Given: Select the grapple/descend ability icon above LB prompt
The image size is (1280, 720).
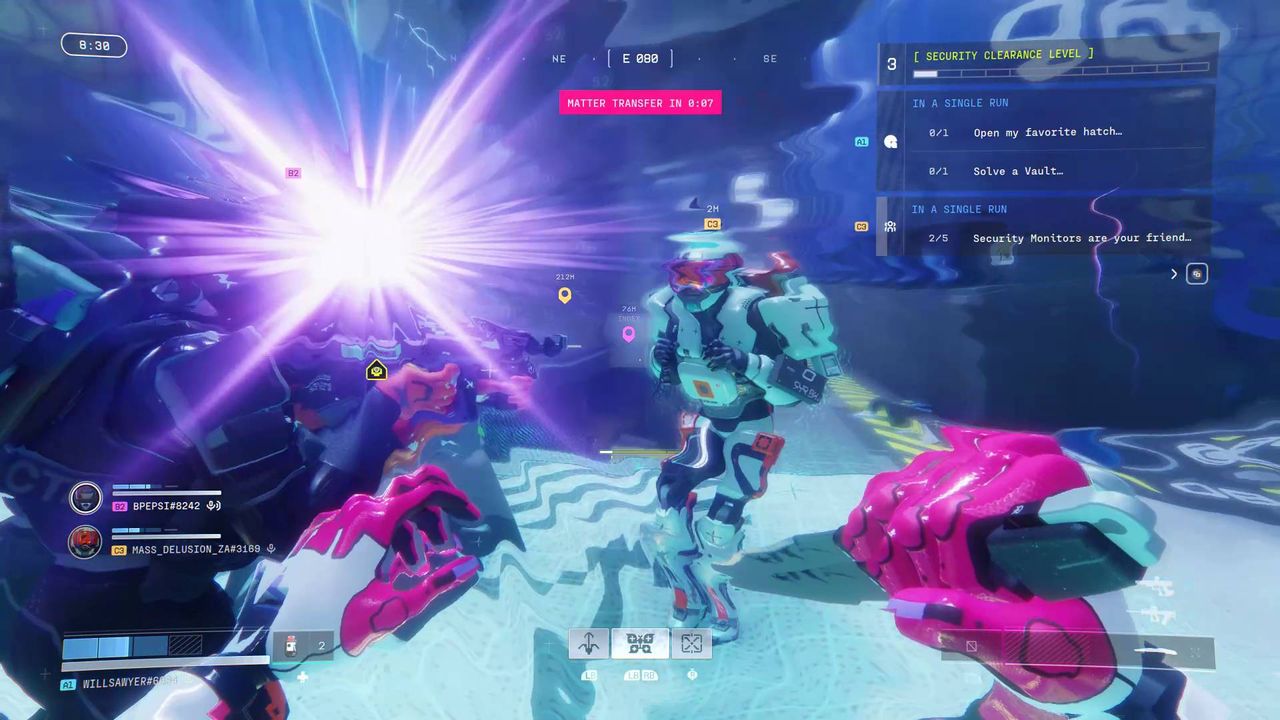Looking at the screenshot, I should tap(588, 643).
